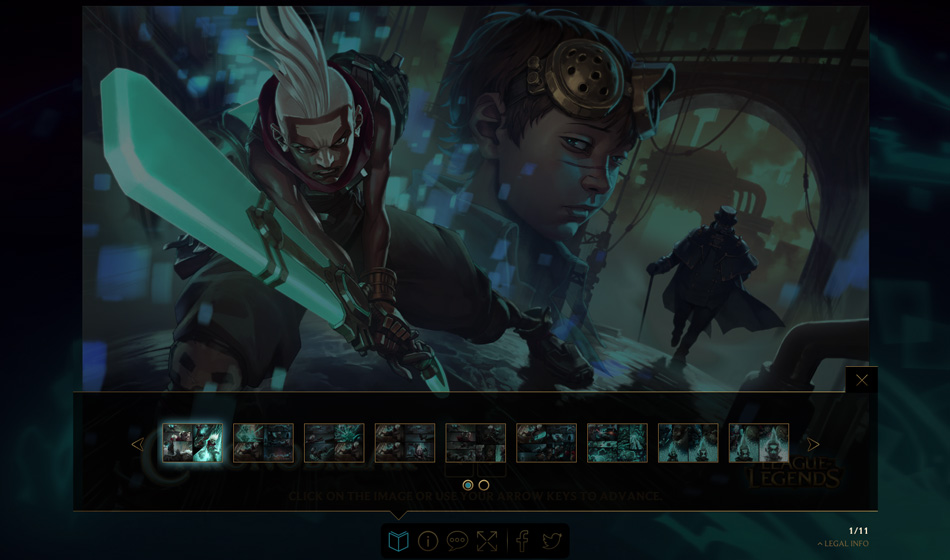Open comments via the speech bubble icon

[x=457, y=541]
